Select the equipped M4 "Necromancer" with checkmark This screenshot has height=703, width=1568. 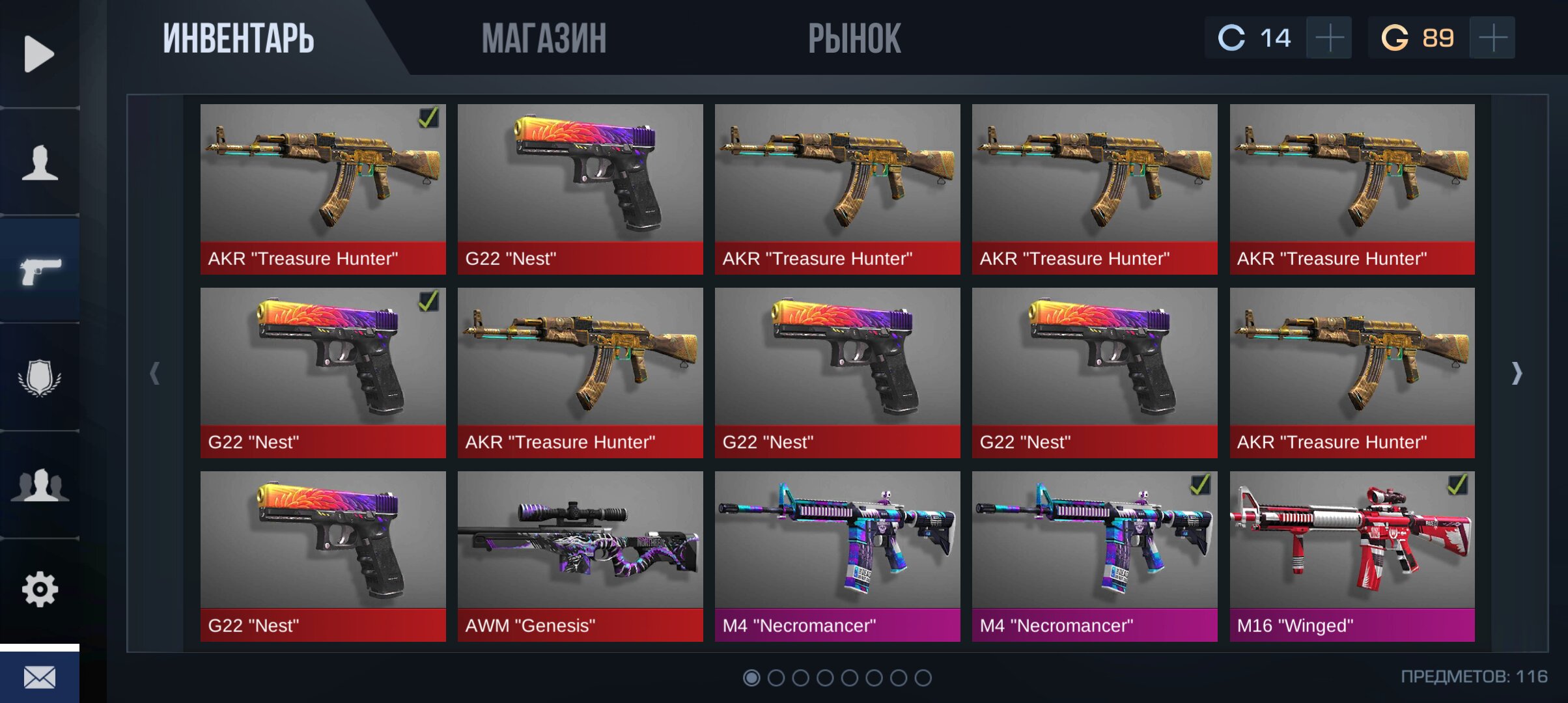1094,557
